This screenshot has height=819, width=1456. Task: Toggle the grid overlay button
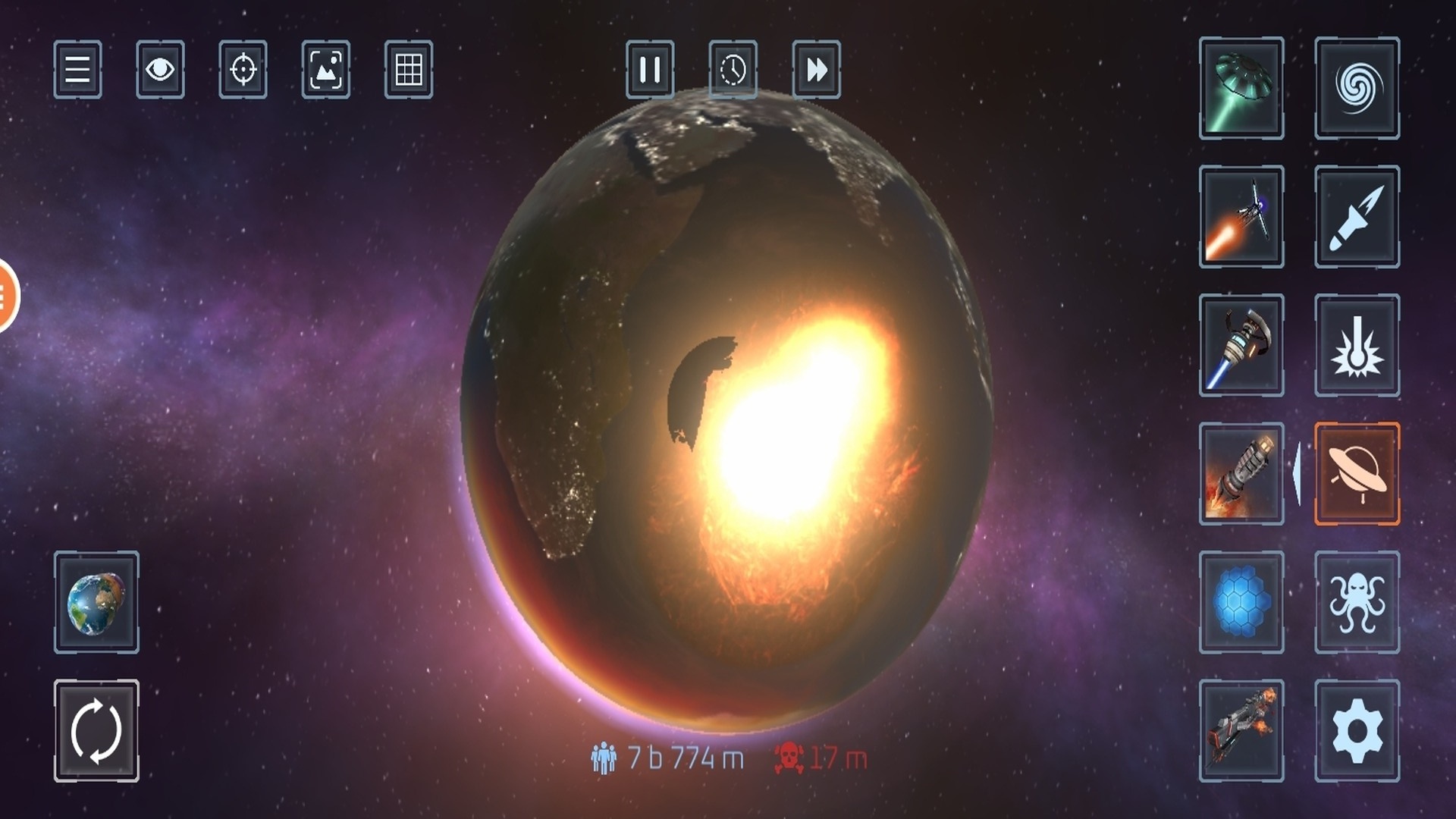(x=409, y=70)
